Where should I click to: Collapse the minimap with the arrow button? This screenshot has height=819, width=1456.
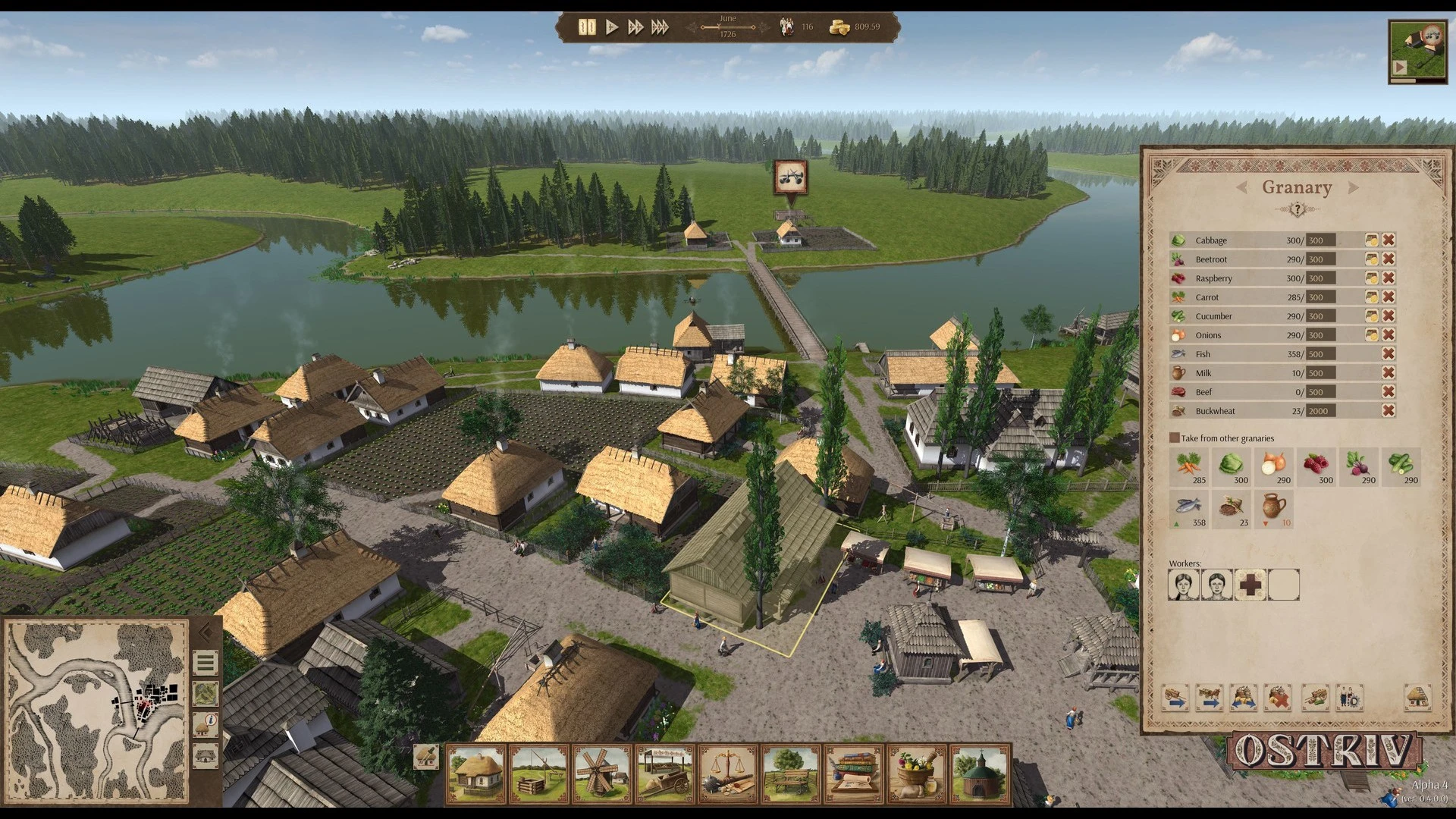pos(205,632)
